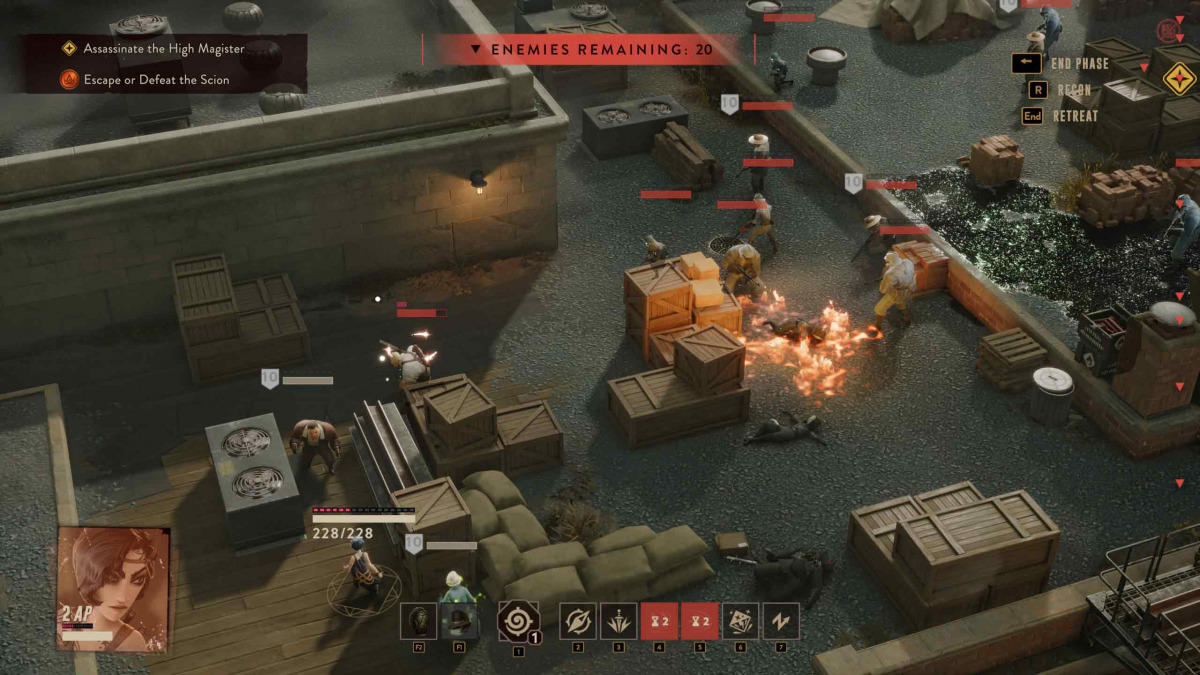Use the dagger burst ability
The width and height of the screenshot is (1200, 675).
[x=618, y=621]
